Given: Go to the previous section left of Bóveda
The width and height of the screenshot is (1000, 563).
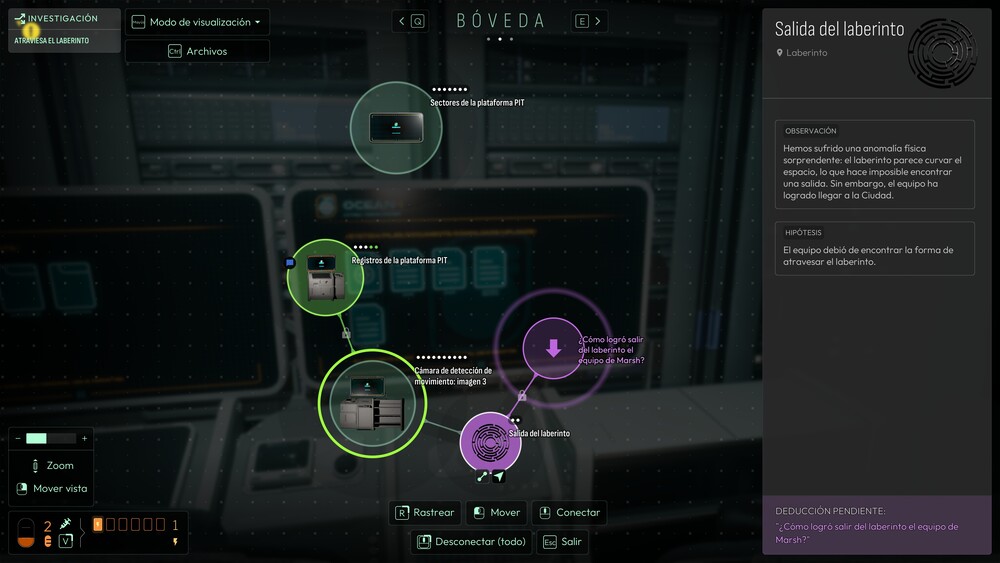Looking at the screenshot, I should (x=410, y=21).
